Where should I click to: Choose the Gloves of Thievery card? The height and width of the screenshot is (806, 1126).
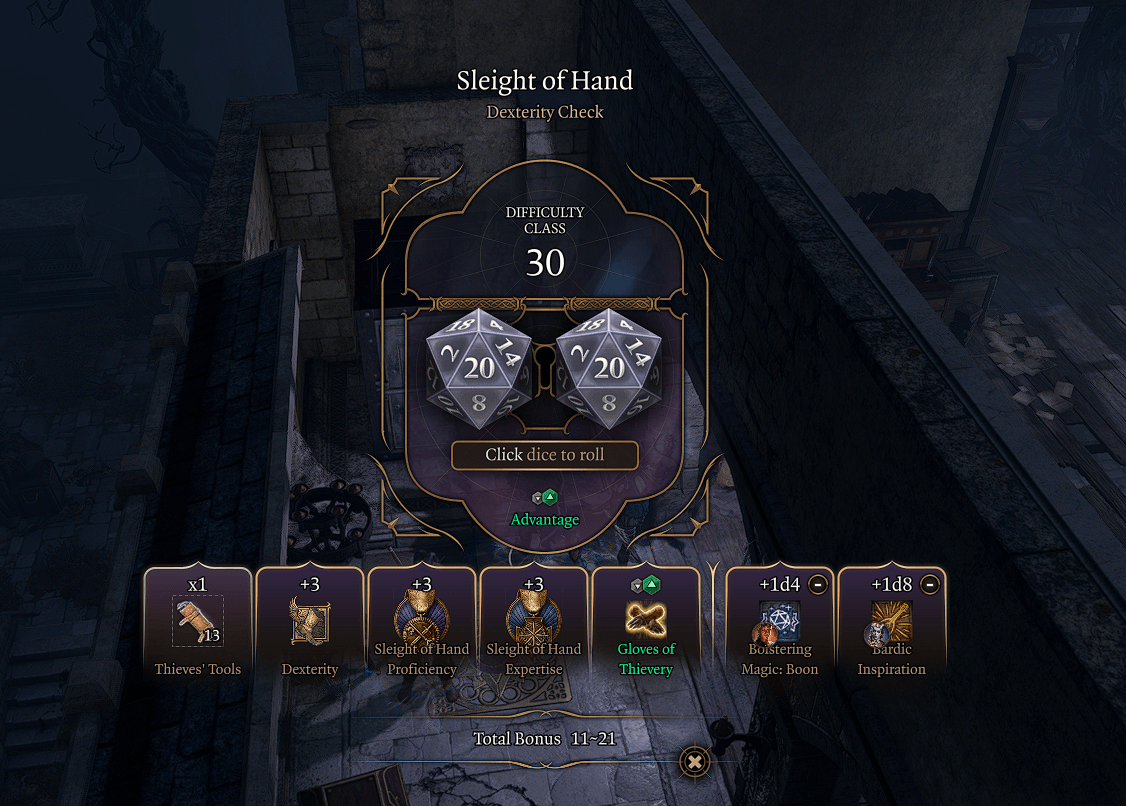[x=646, y=624]
